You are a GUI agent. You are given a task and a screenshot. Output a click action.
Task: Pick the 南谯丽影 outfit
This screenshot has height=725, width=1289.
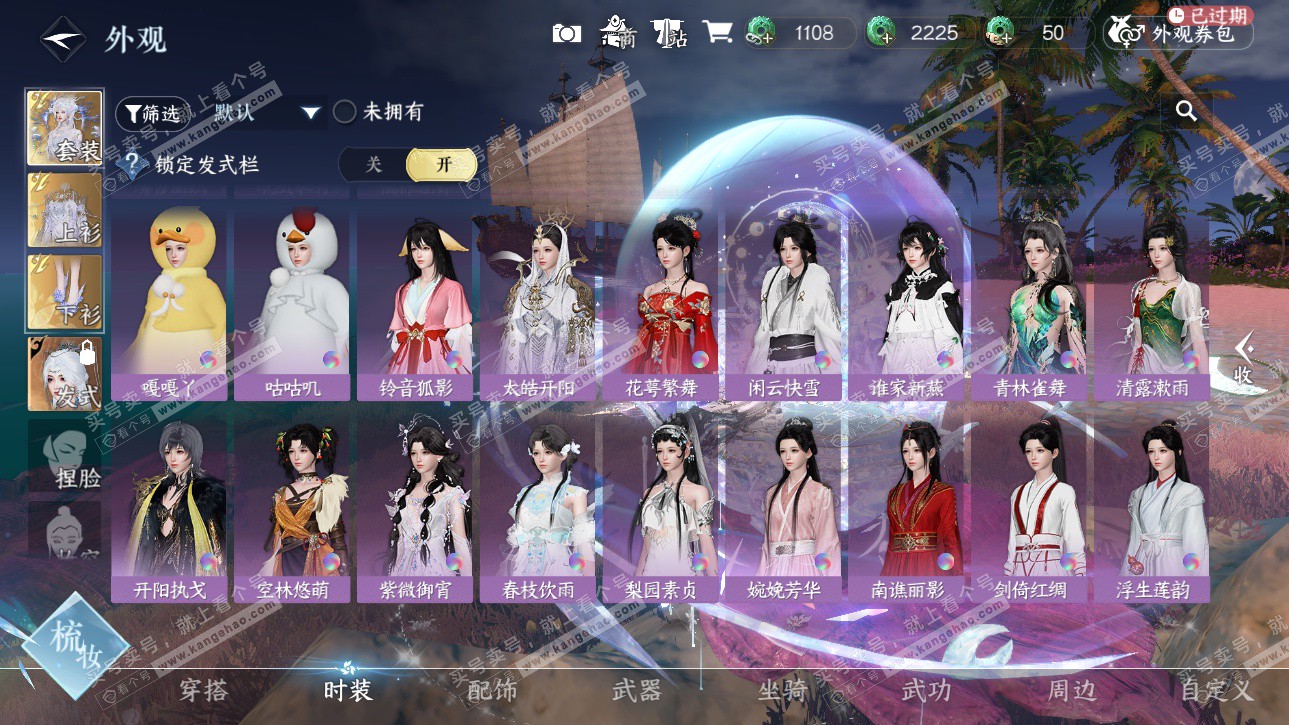pos(907,505)
